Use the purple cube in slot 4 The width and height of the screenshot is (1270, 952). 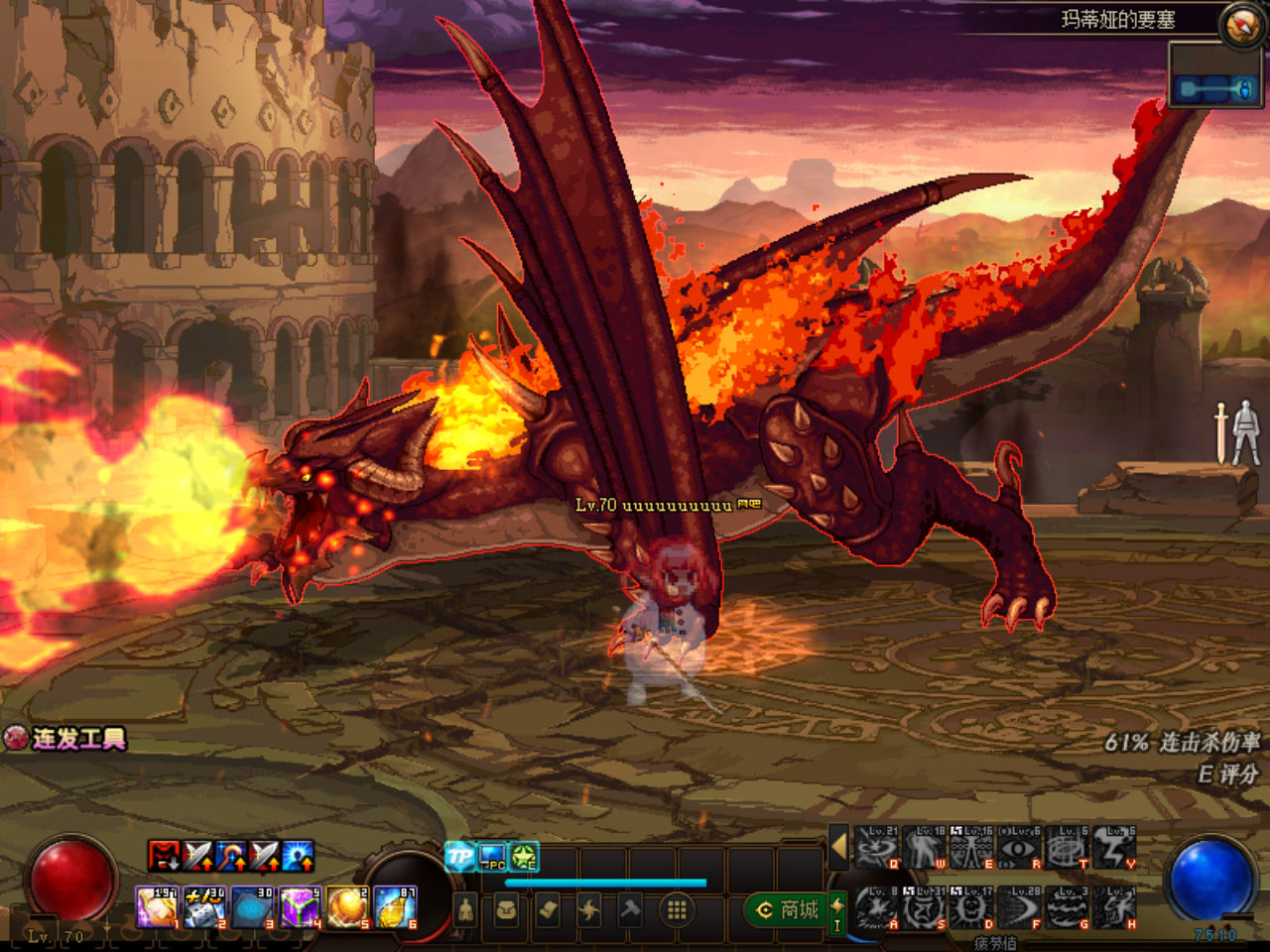click(300, 908)
